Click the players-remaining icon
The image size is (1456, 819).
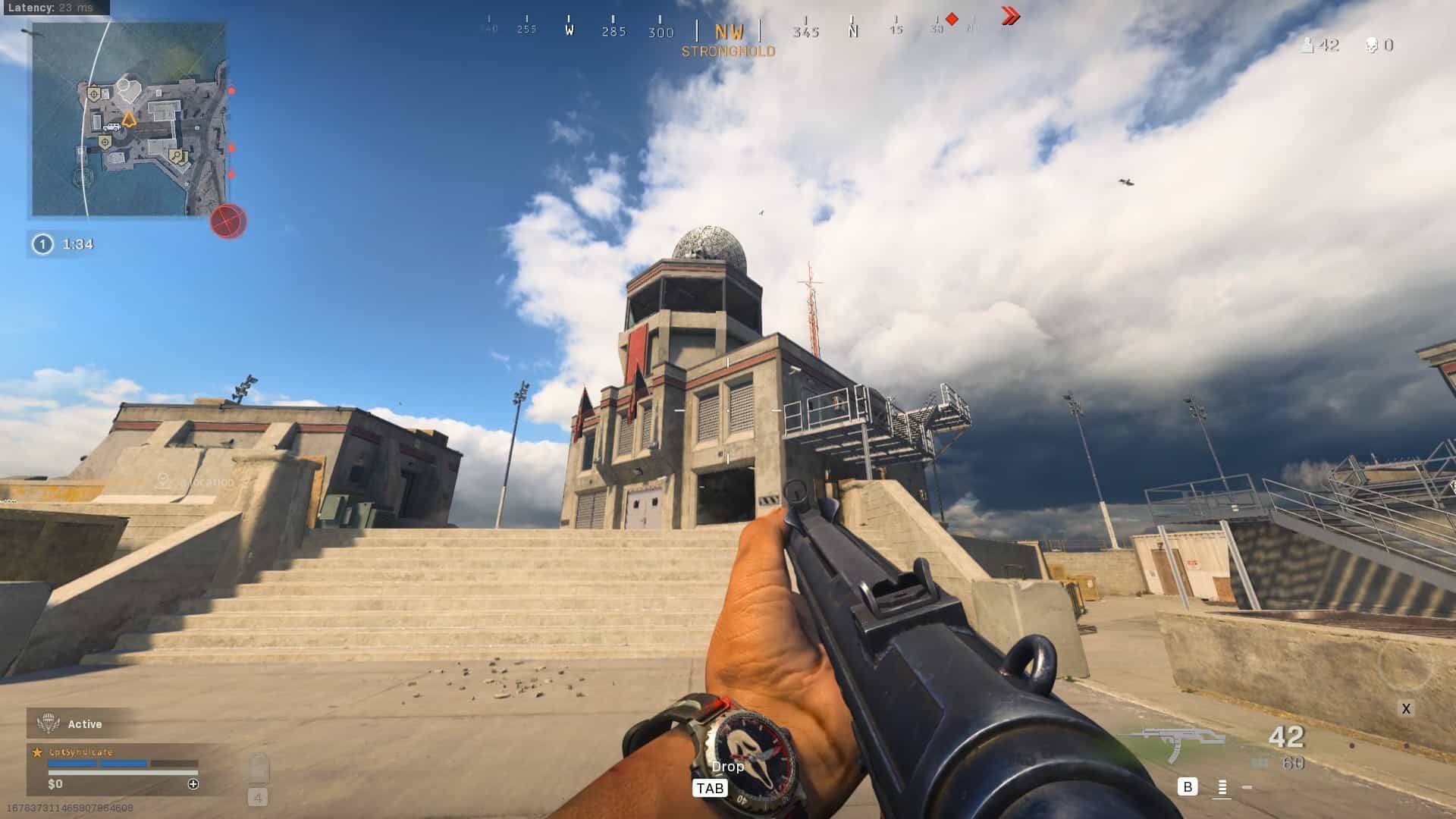(1307, 45)
